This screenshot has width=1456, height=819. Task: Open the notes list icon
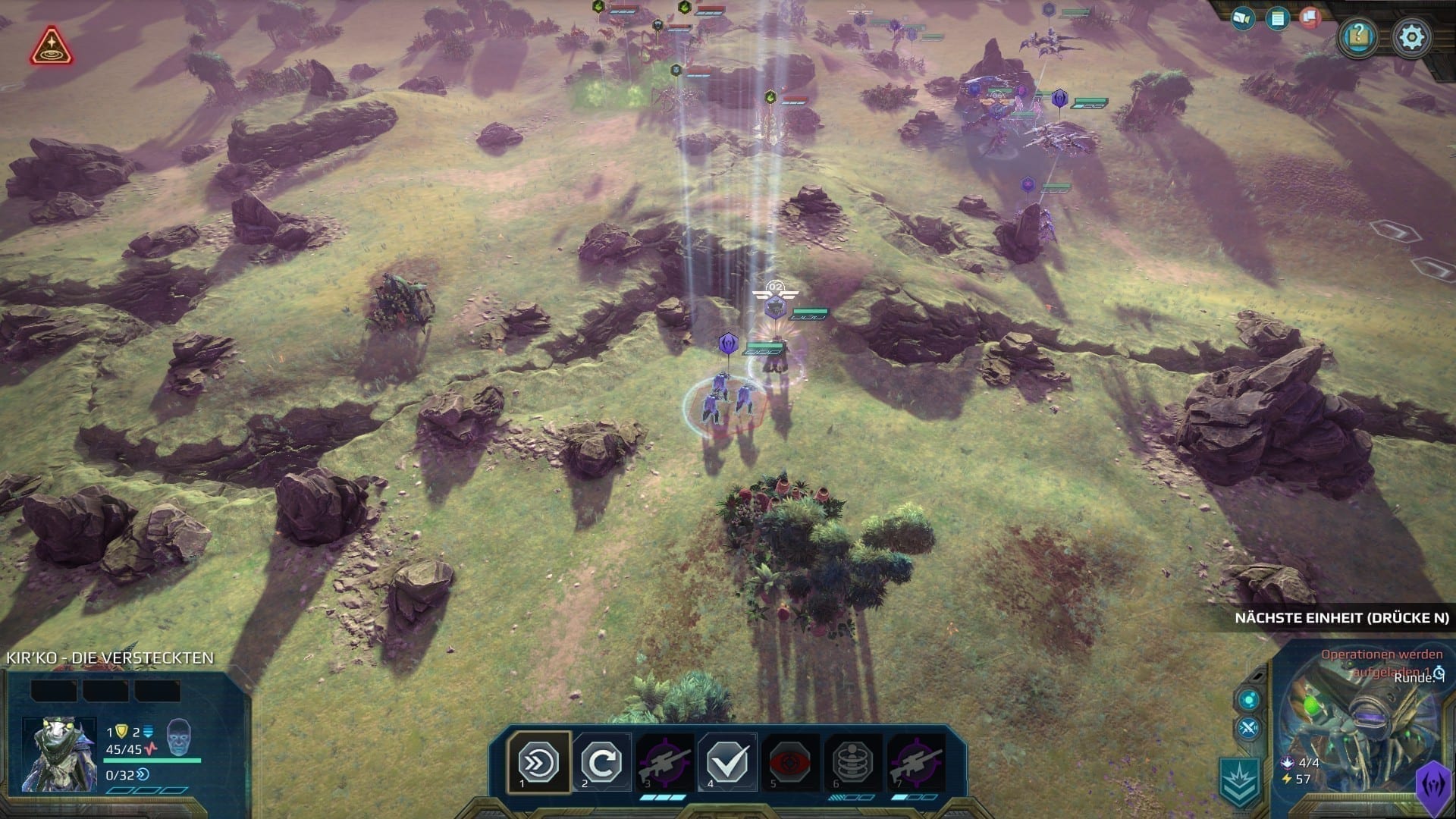1278,18
